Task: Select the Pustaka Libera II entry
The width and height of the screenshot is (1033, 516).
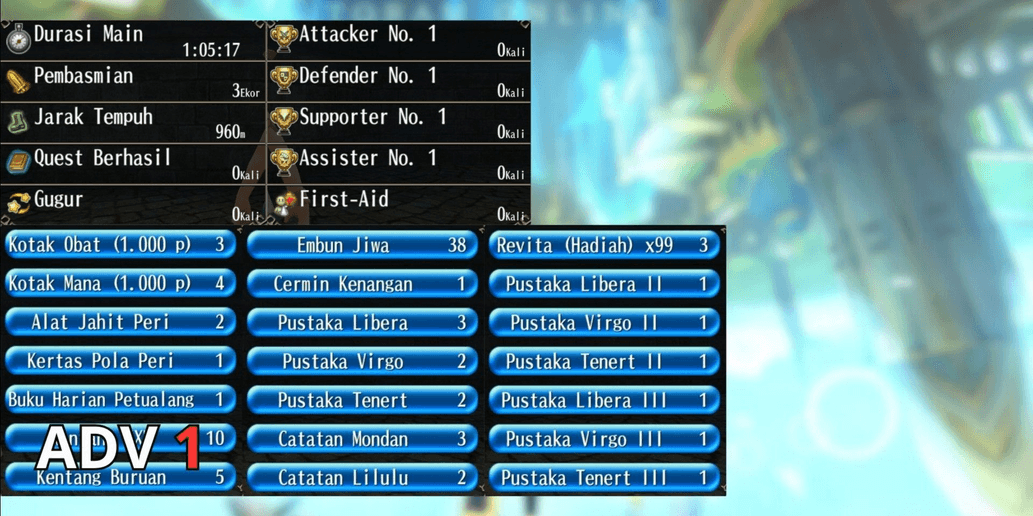Action: tap(604, 284)
